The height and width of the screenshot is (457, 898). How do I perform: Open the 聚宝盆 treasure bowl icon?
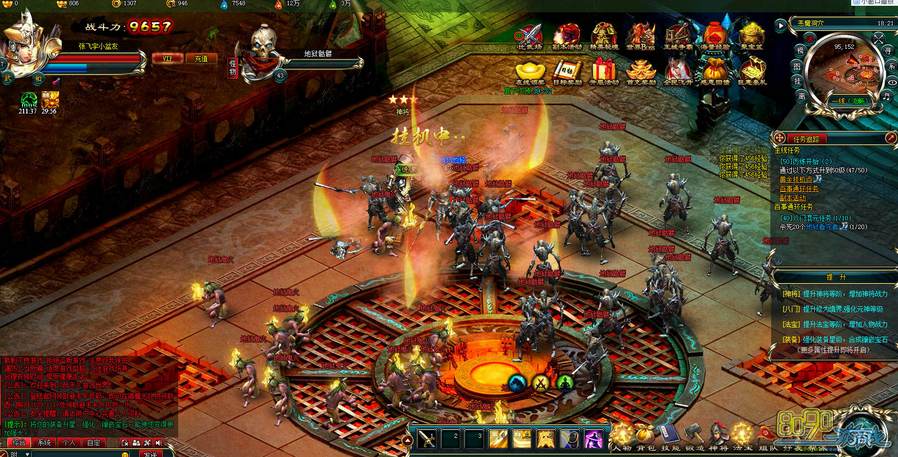(751, 35)
